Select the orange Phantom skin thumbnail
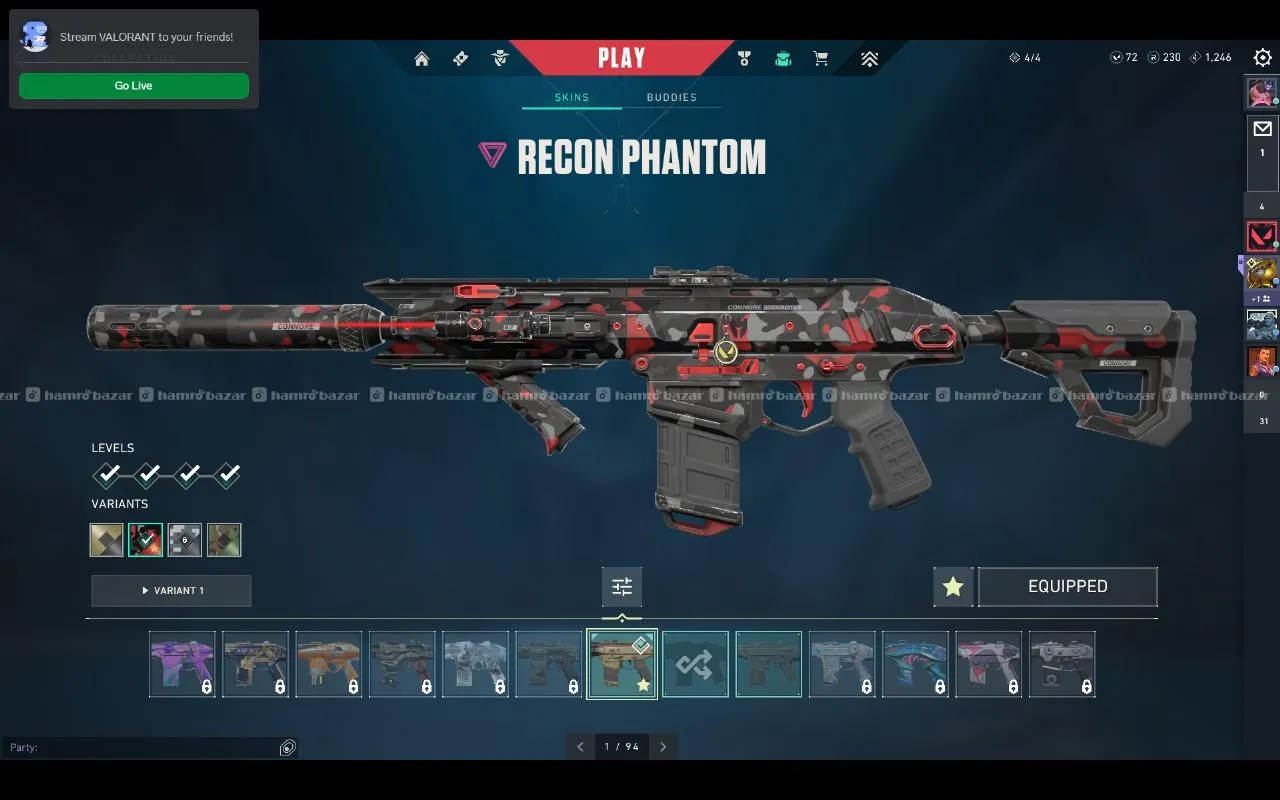1280x800 pixels. point(329,664)
